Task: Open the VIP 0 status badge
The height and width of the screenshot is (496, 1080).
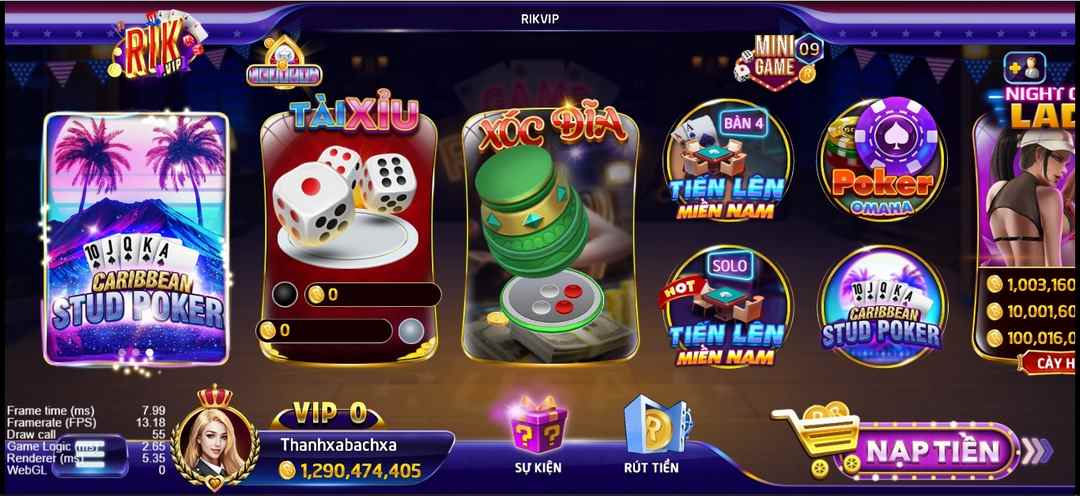Action: (x=329, y=413)
